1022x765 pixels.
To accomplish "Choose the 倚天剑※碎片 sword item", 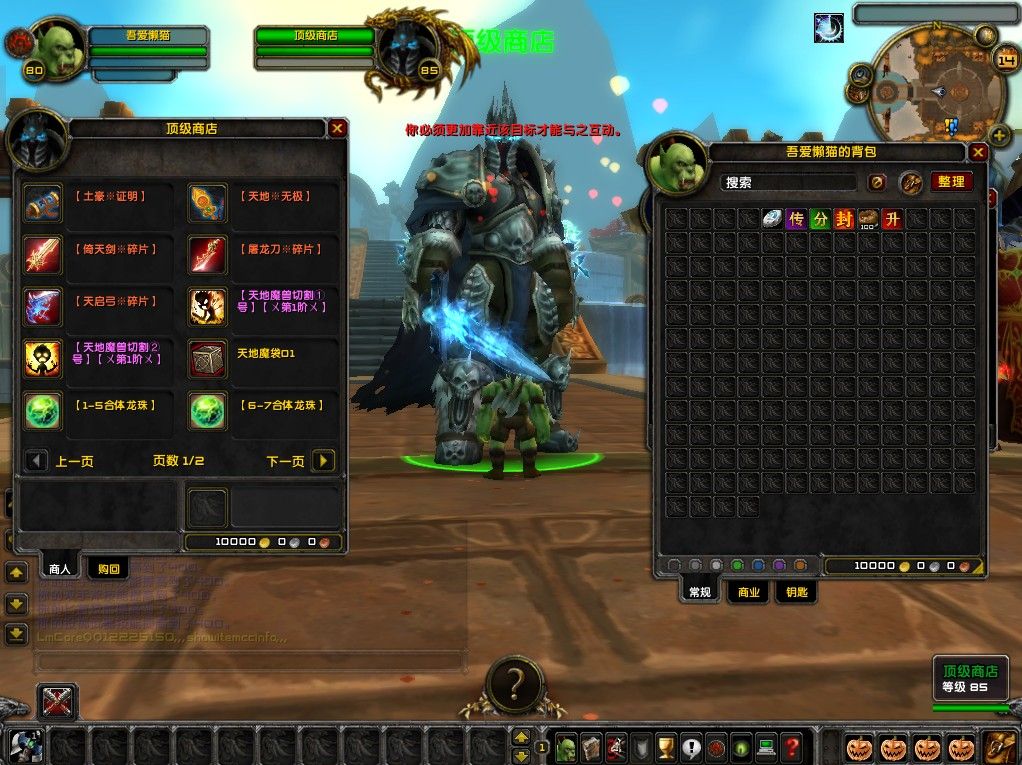I will click(44, 255).
